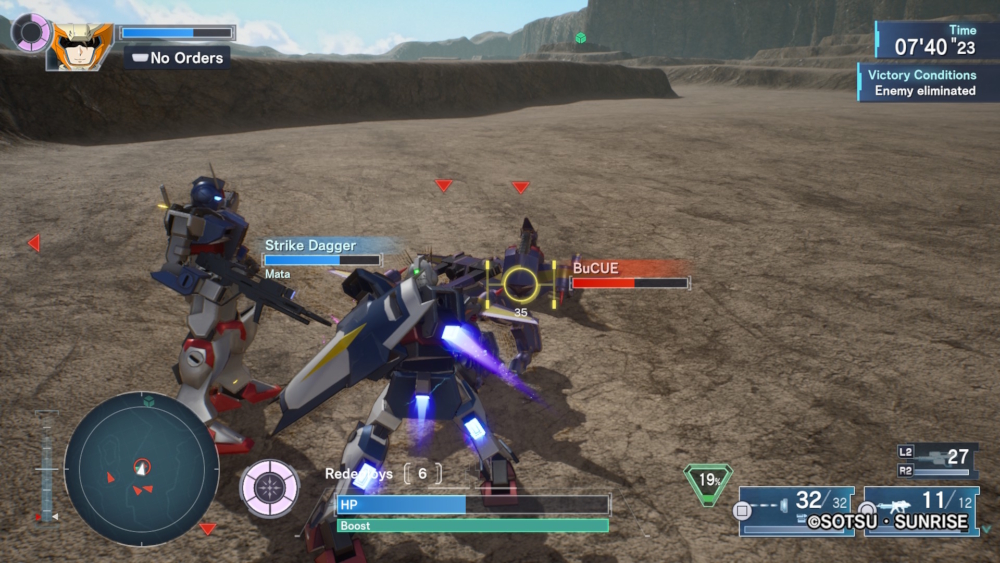Click the green 19% shield gauge icon
Screen dimensions: 1000x563
point(708,481)
